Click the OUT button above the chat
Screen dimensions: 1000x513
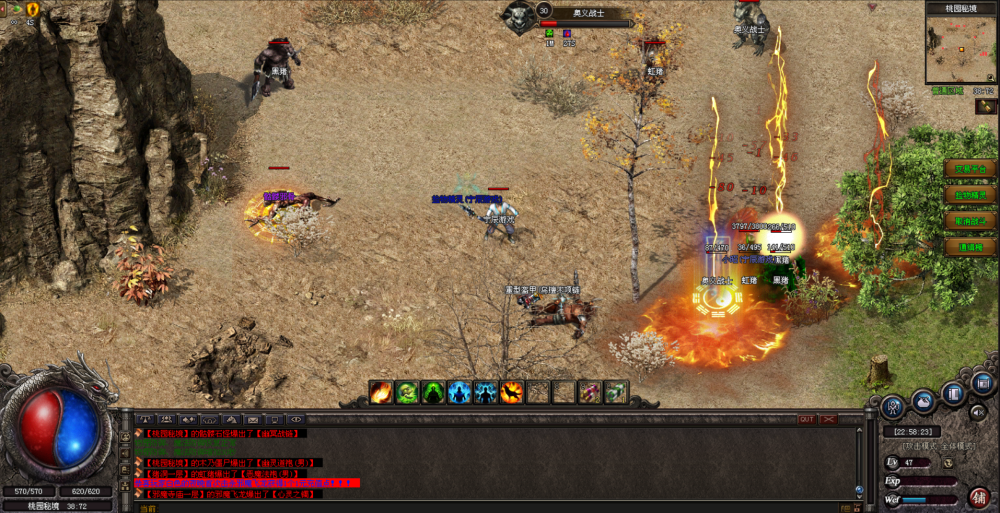pos(806,420)
